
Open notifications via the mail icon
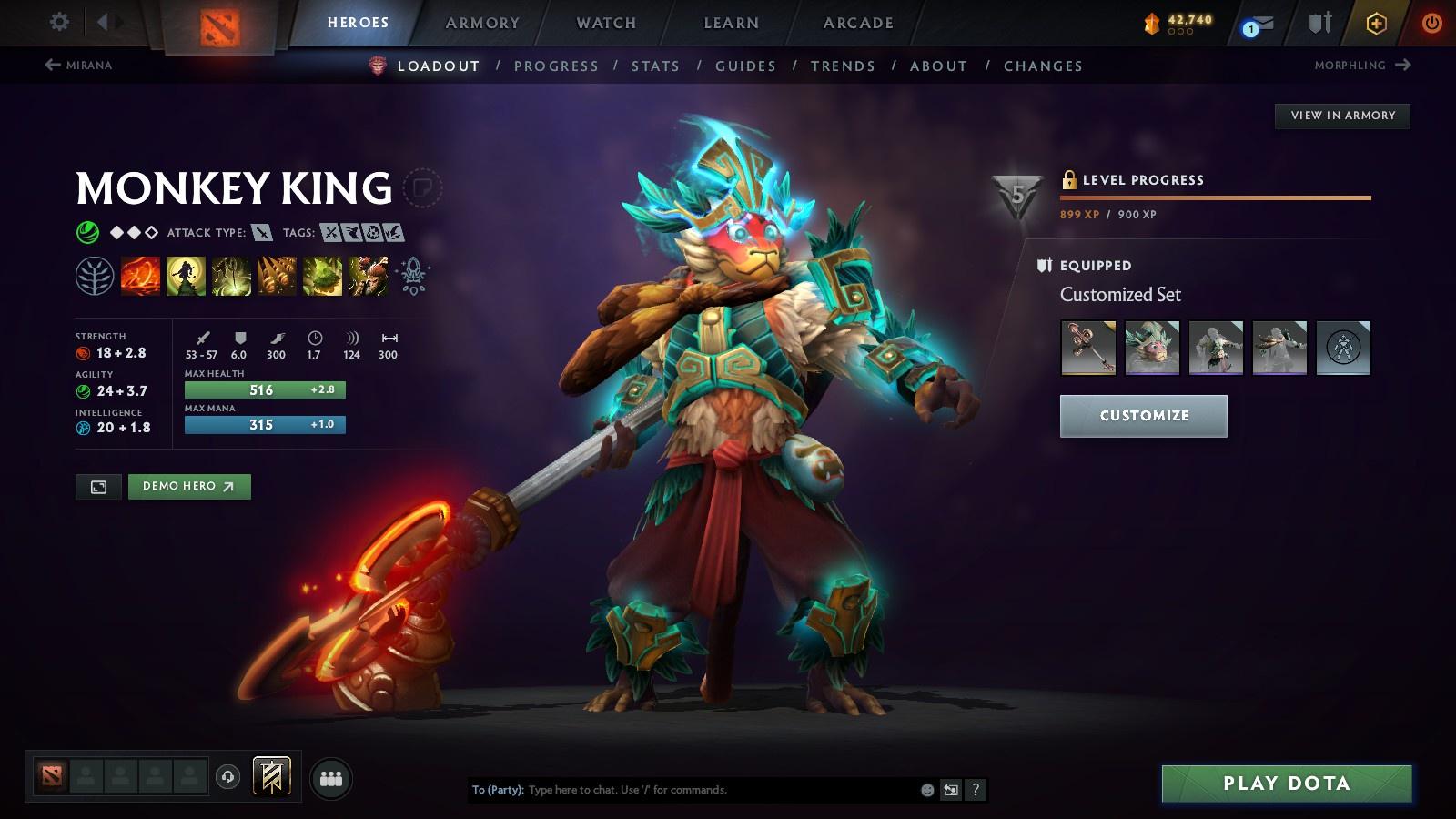(x=1265, y=23)
